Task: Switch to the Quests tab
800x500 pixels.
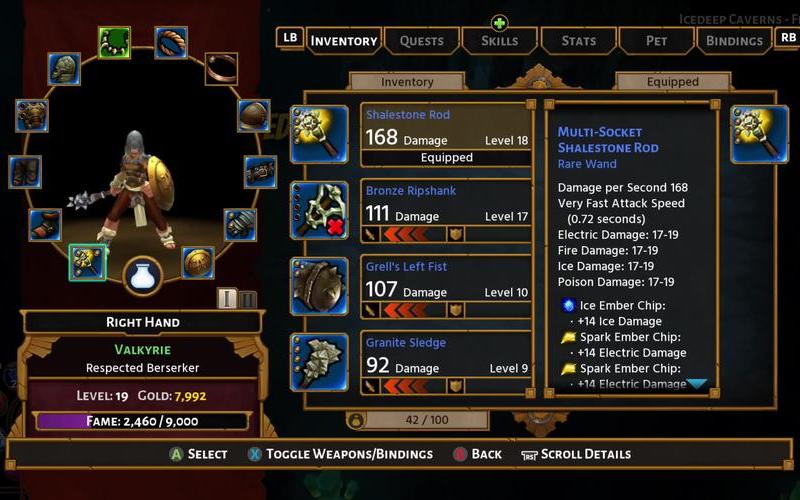Action: (421, 41)
